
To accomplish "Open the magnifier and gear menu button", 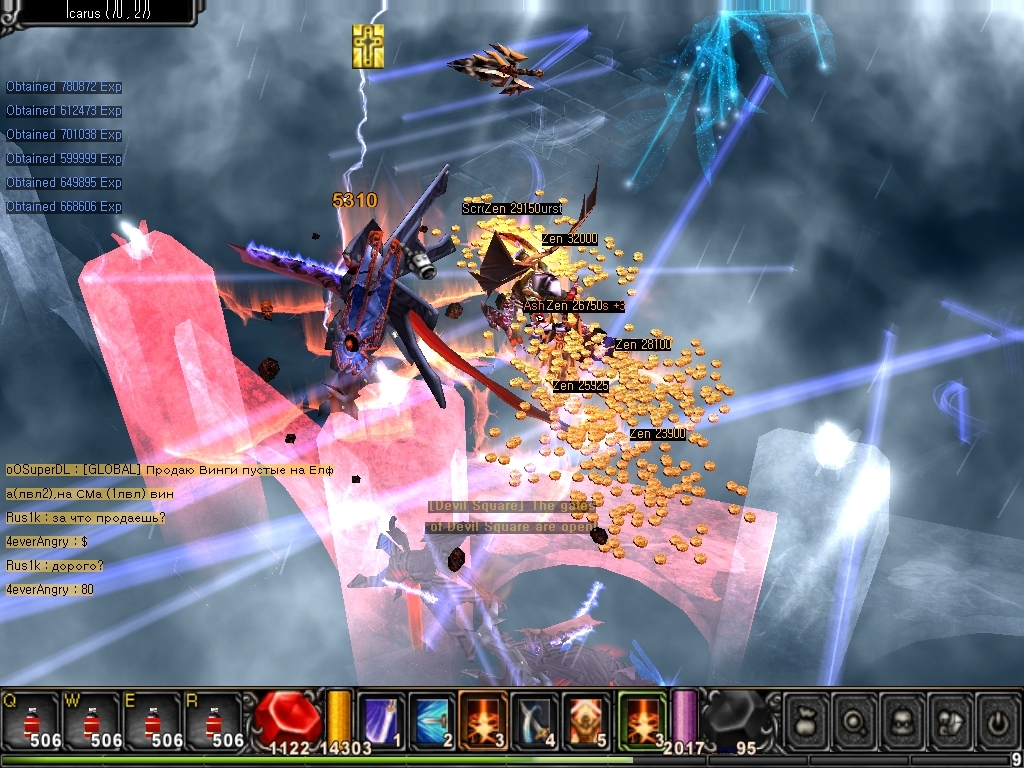I will click(855, 720).
